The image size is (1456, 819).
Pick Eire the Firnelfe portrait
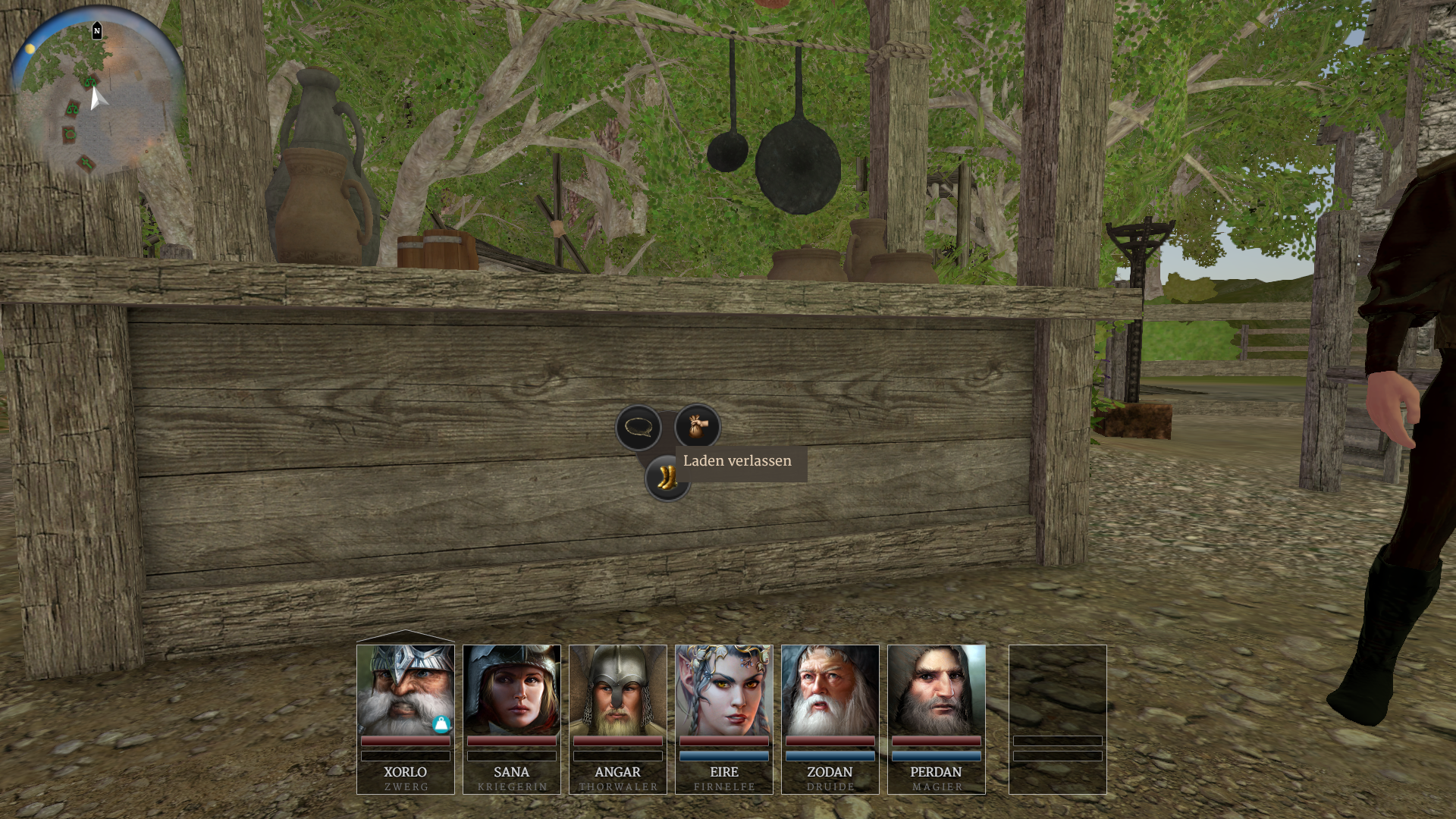pyautogui.click(x=723, y=690)
